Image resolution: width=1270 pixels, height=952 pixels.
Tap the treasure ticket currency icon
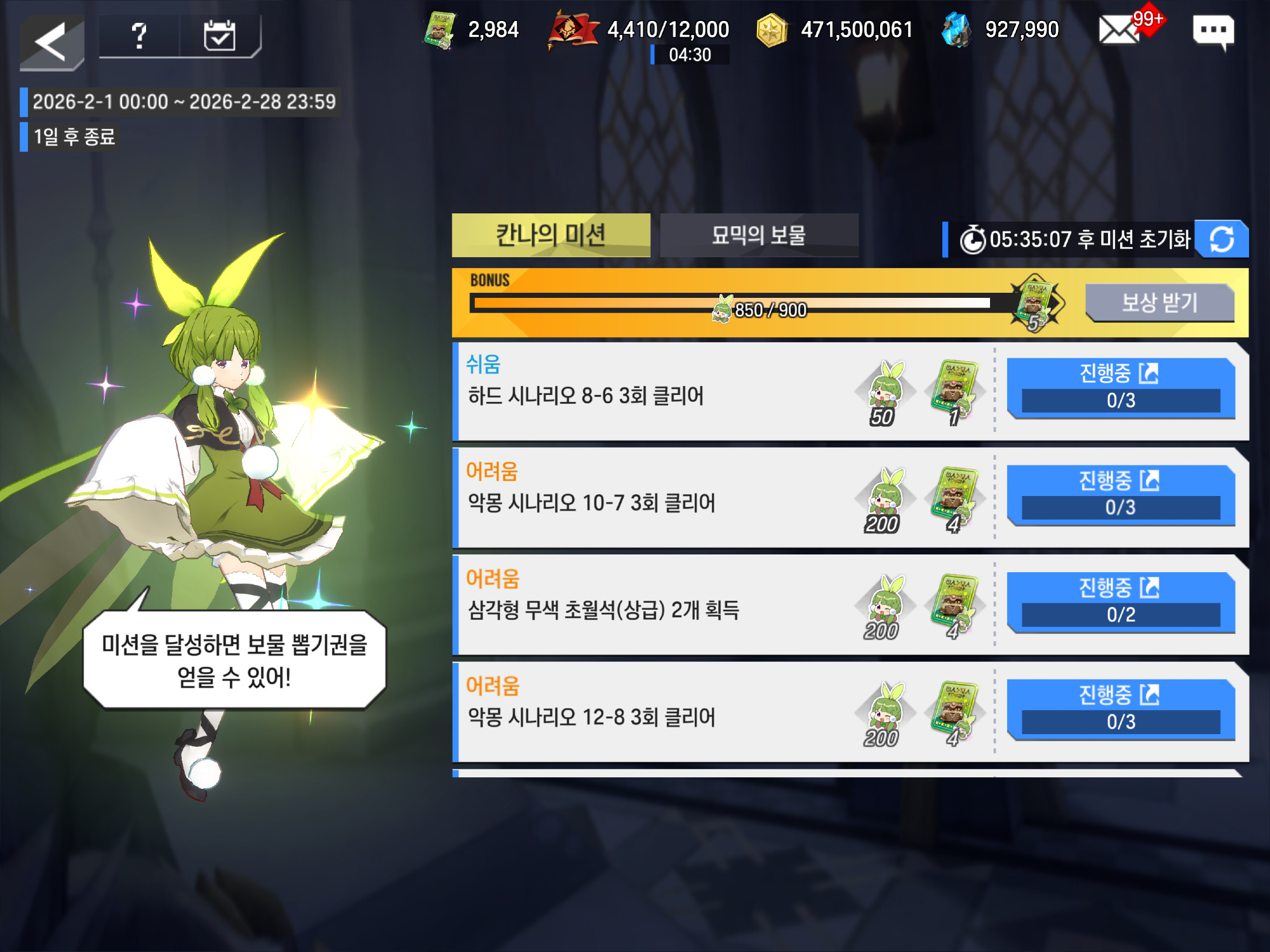tap(440, 30)
